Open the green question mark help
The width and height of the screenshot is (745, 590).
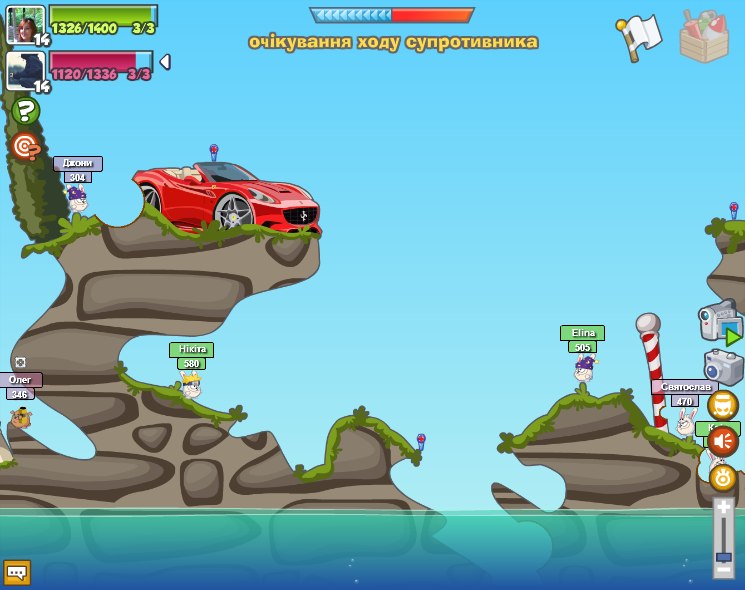coord(26,112)
